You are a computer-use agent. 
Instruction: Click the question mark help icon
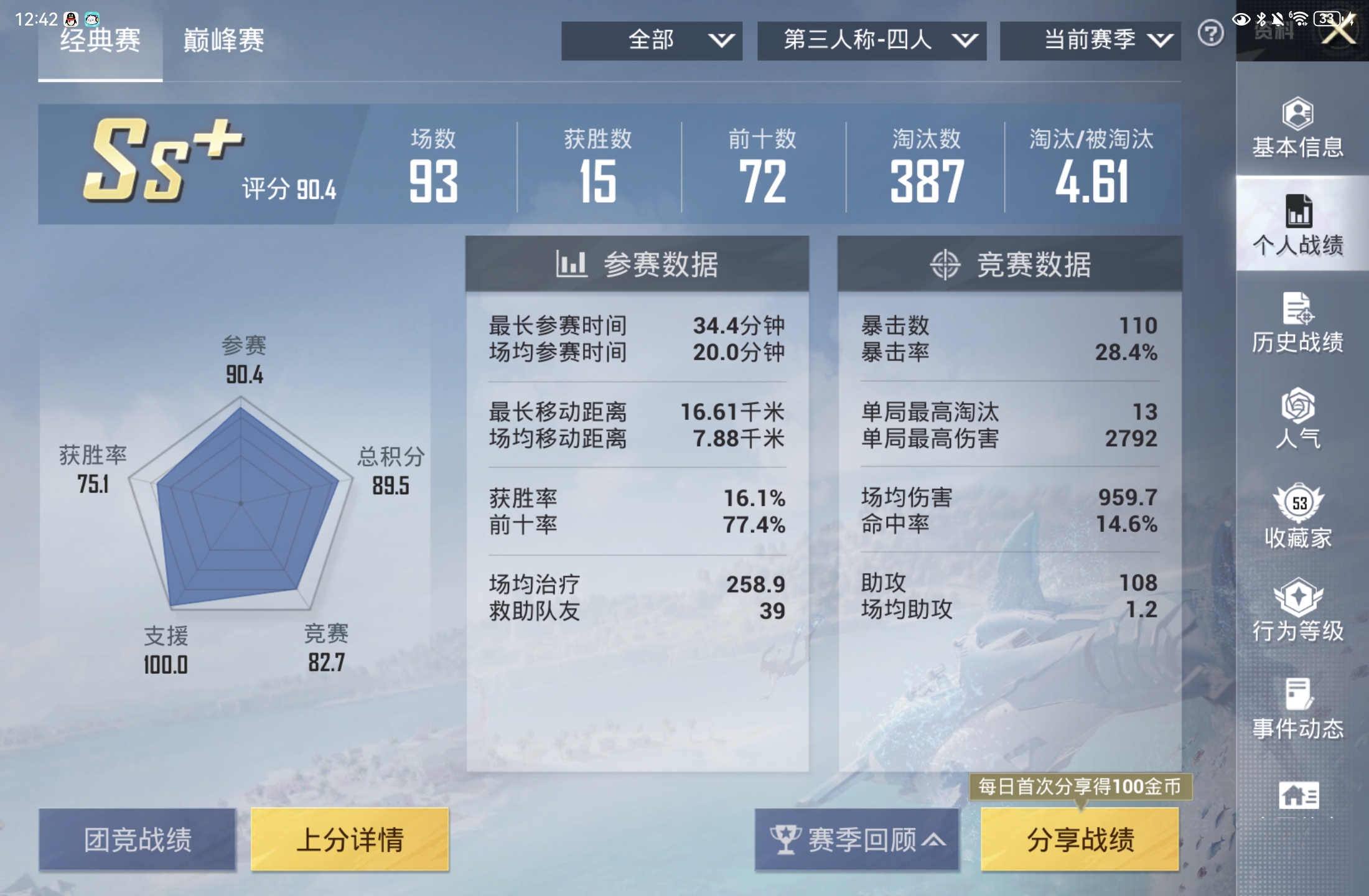coord(1210,33)
